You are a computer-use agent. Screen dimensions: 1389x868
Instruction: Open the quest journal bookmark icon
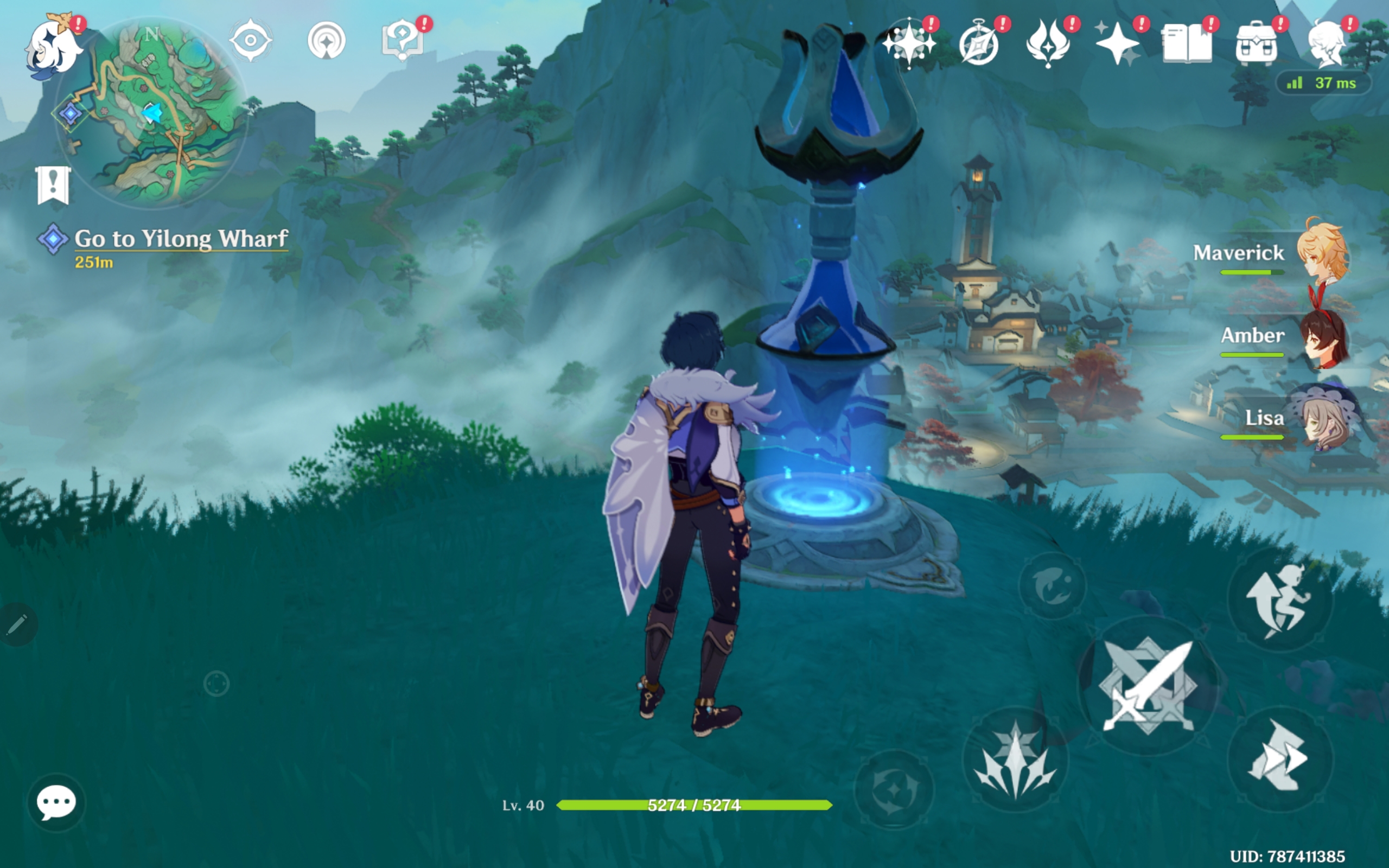point(53,185)
